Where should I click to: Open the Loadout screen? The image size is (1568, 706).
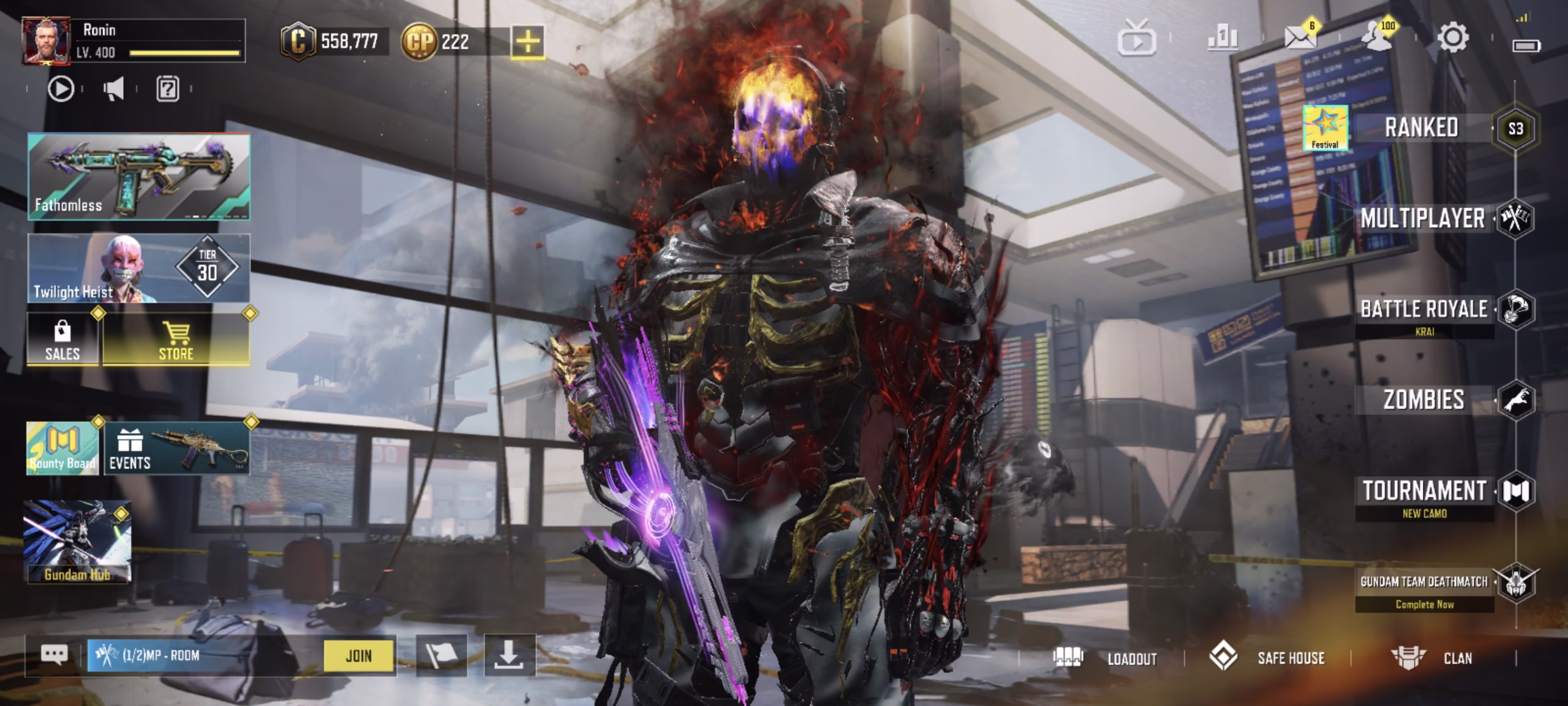pos(1106,658)
